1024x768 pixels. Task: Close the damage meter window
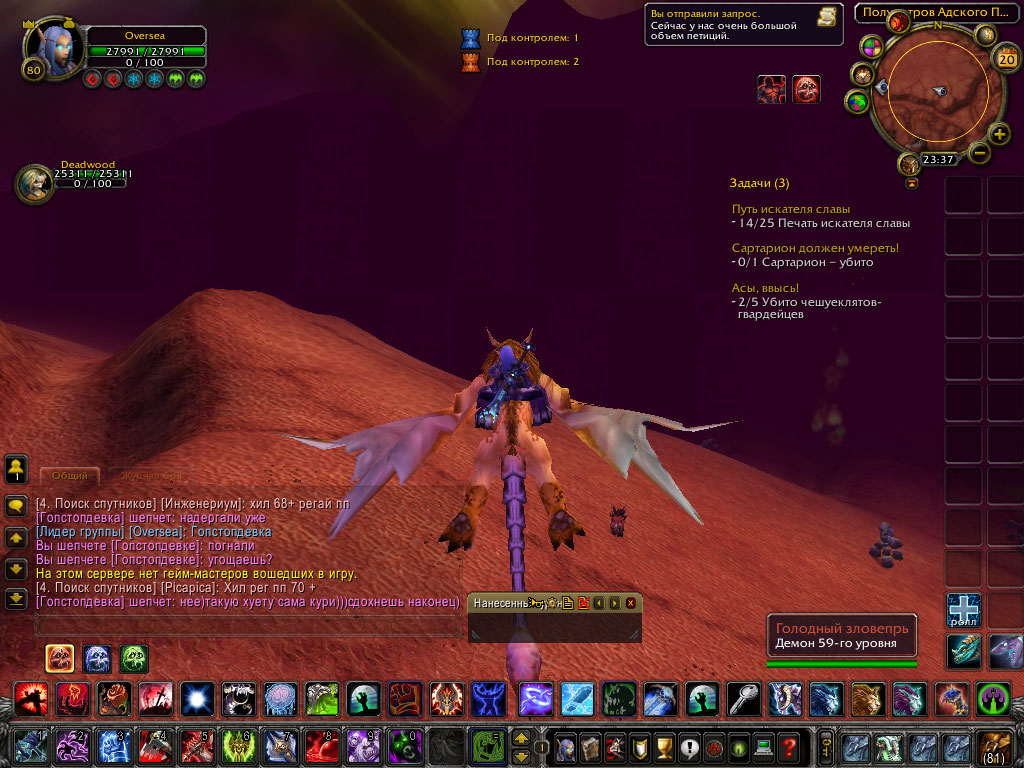[x=631, y=603]
